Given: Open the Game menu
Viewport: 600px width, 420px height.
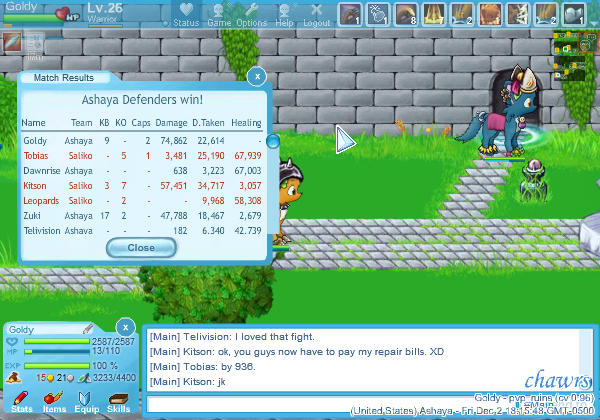Looking at the screenshot, I should pyautogui.click(x=219, y=15).
